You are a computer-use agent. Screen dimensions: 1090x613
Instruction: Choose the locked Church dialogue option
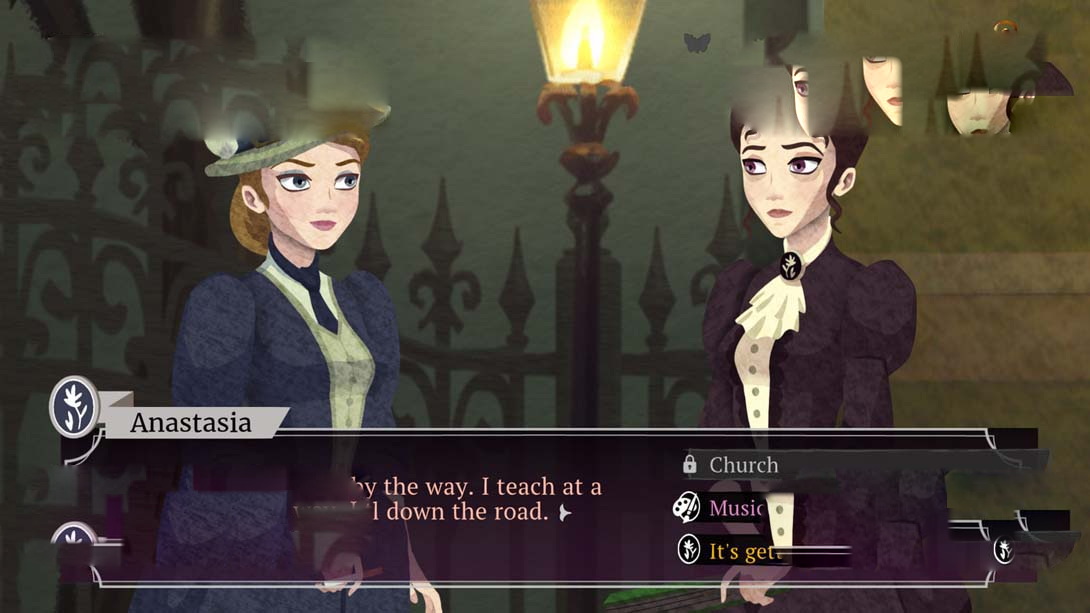(x=743, y=465)
